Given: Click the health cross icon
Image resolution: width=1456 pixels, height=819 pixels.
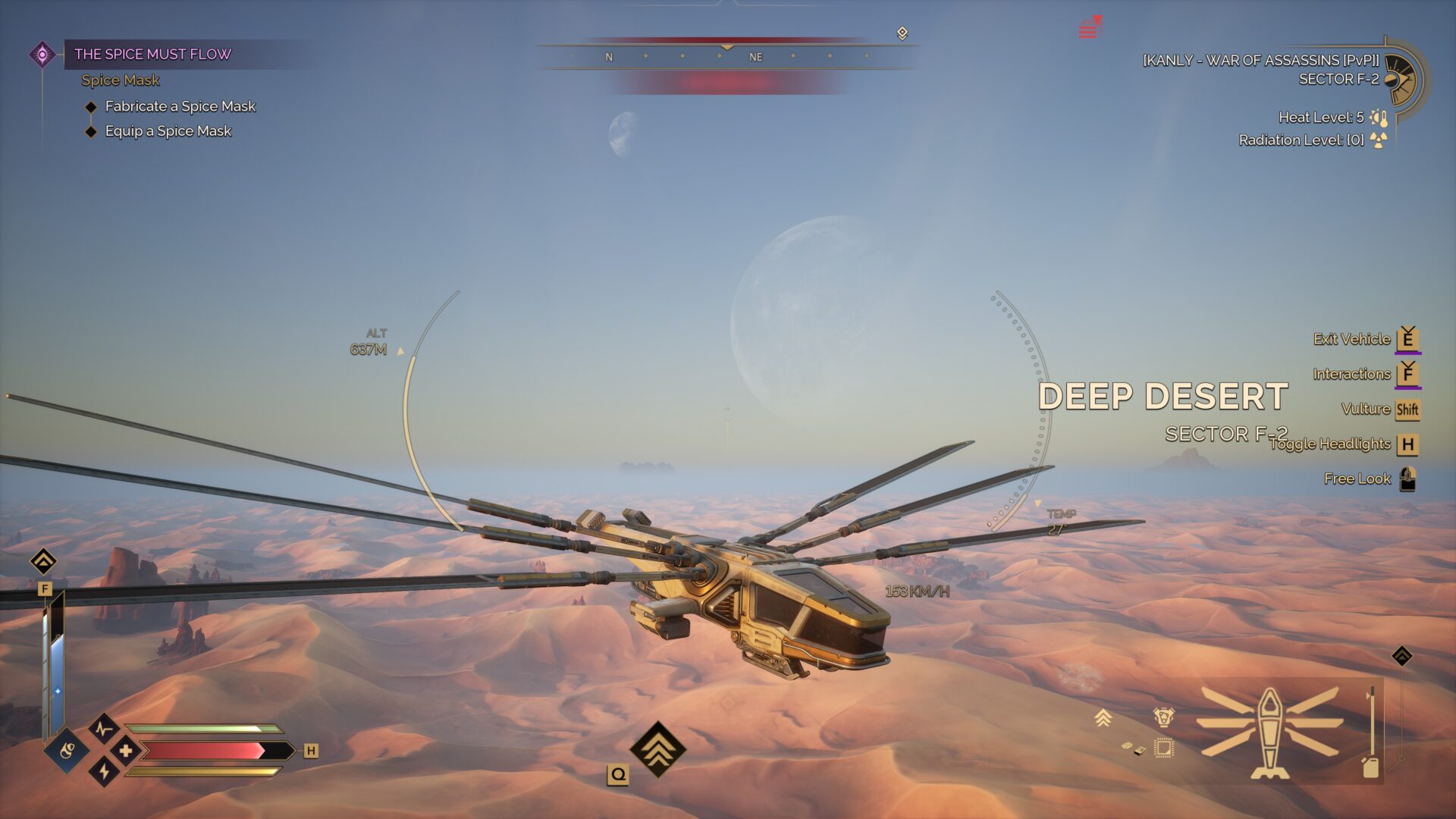Looking at the screenshot, I should (126, 751).
